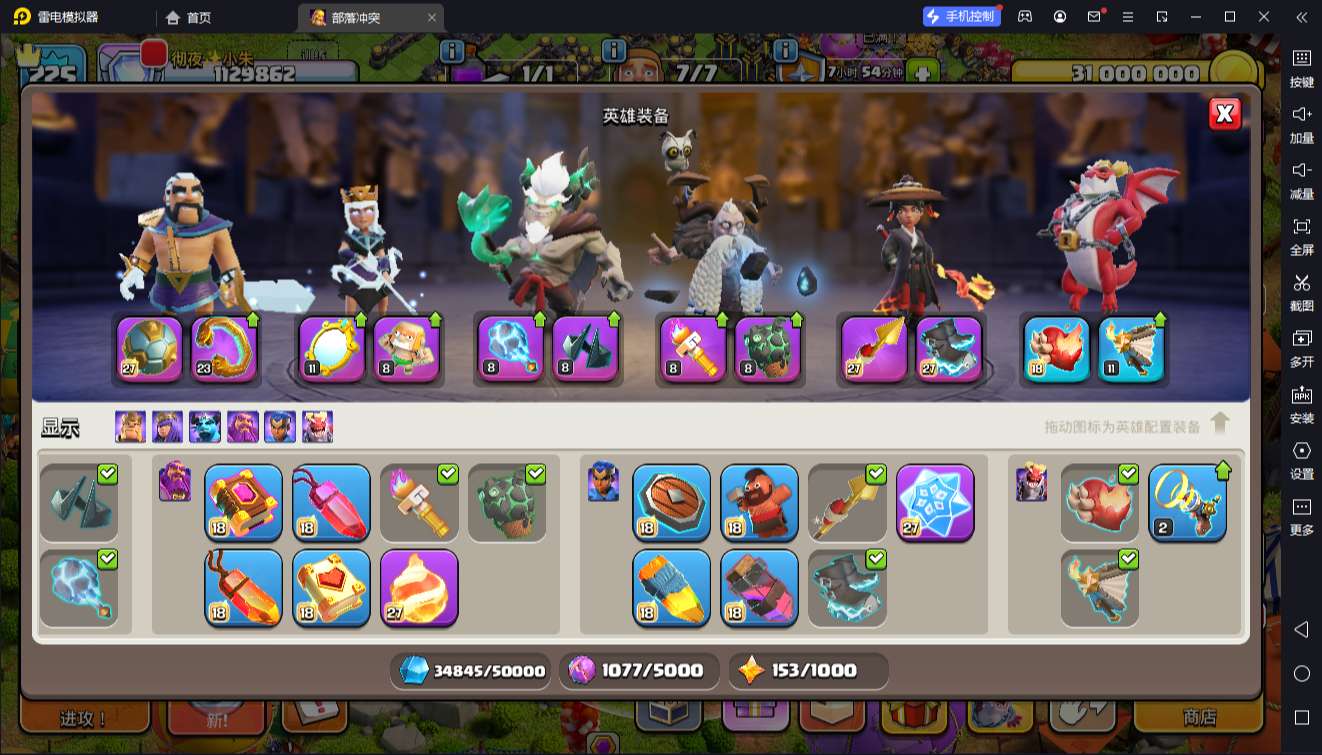This screenshot has width=1322, height=755.
Task: Filter by Archer Queen portrait
Action: click(167, 427)
